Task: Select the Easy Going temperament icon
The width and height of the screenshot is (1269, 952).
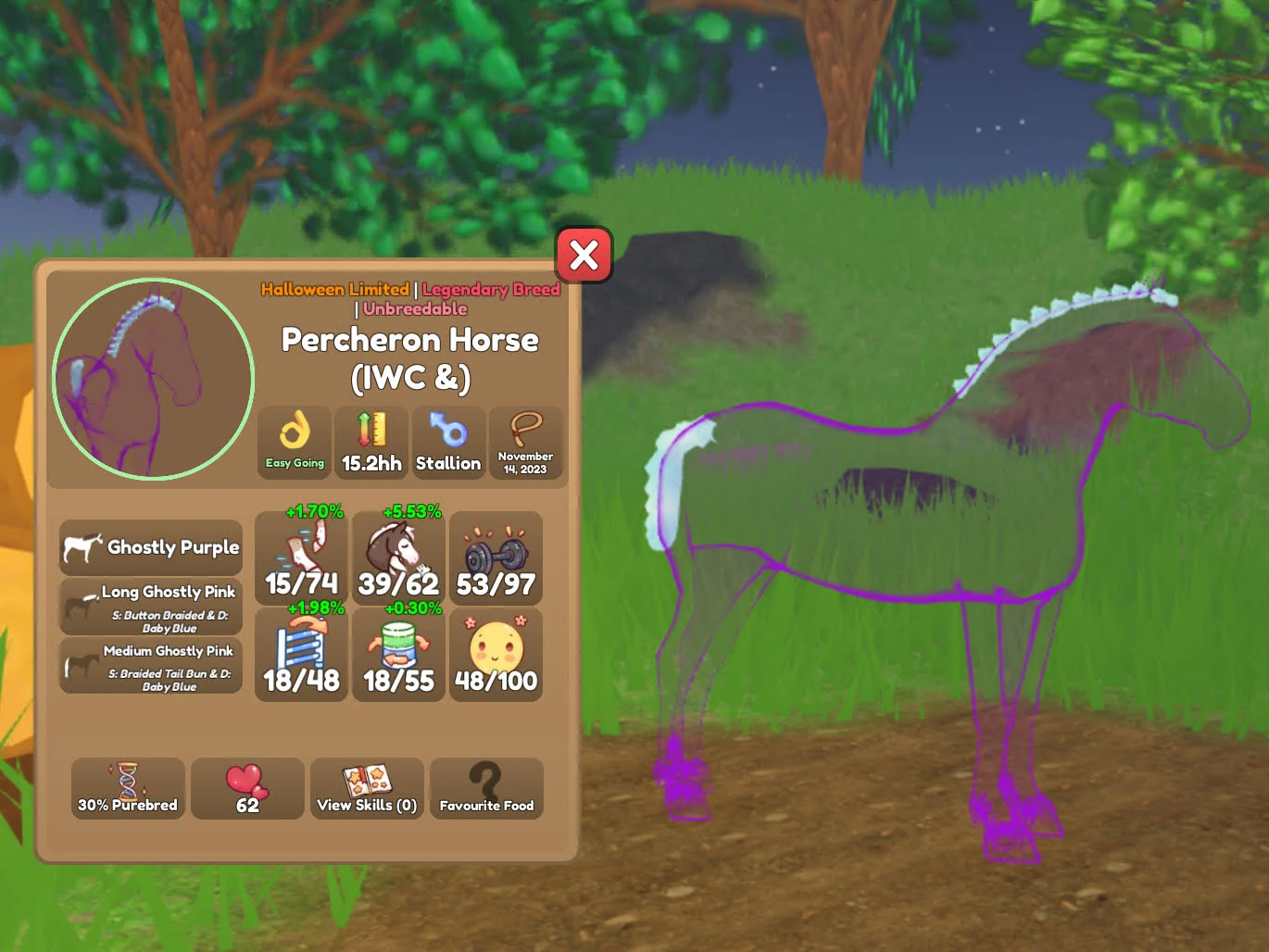Action: click(x=294, y=443)
